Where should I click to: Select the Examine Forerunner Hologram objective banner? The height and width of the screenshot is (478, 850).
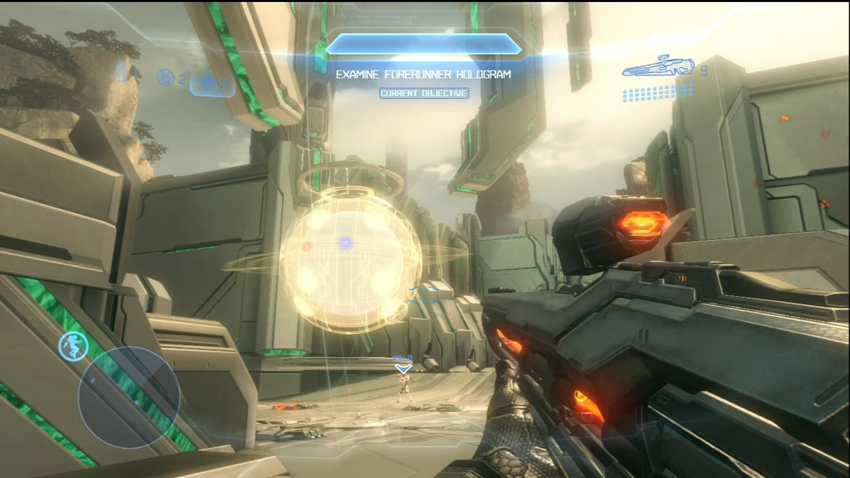tap(424, 73)
